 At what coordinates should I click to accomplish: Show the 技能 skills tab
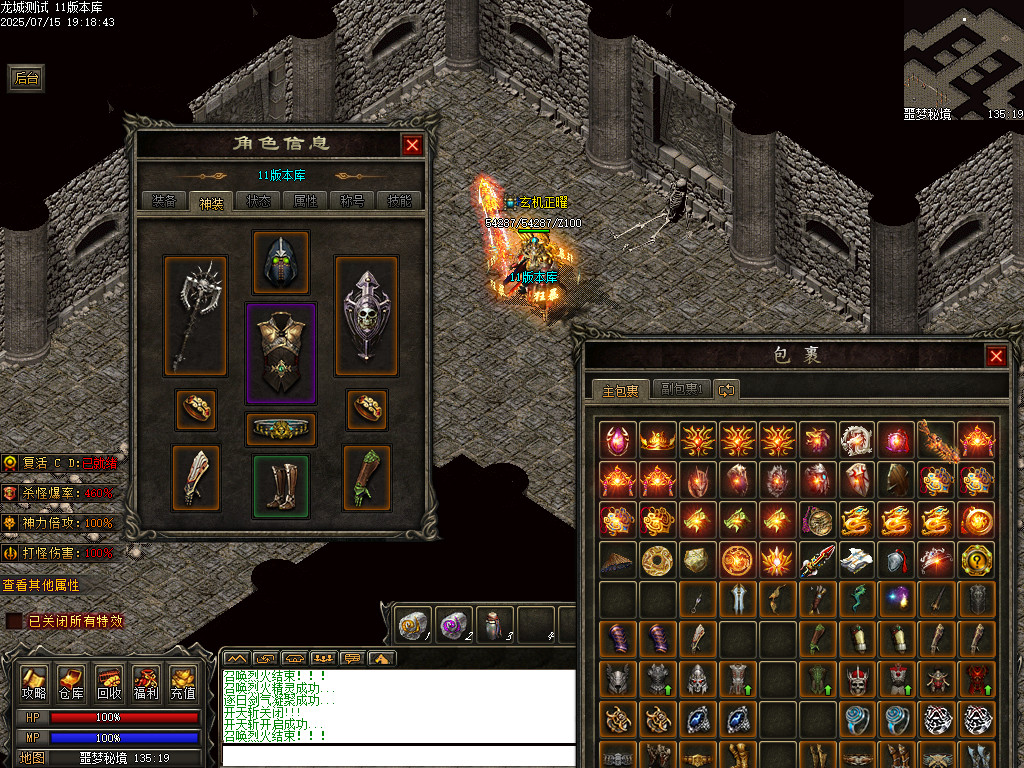pyautogui.click(x=399, y=201)
